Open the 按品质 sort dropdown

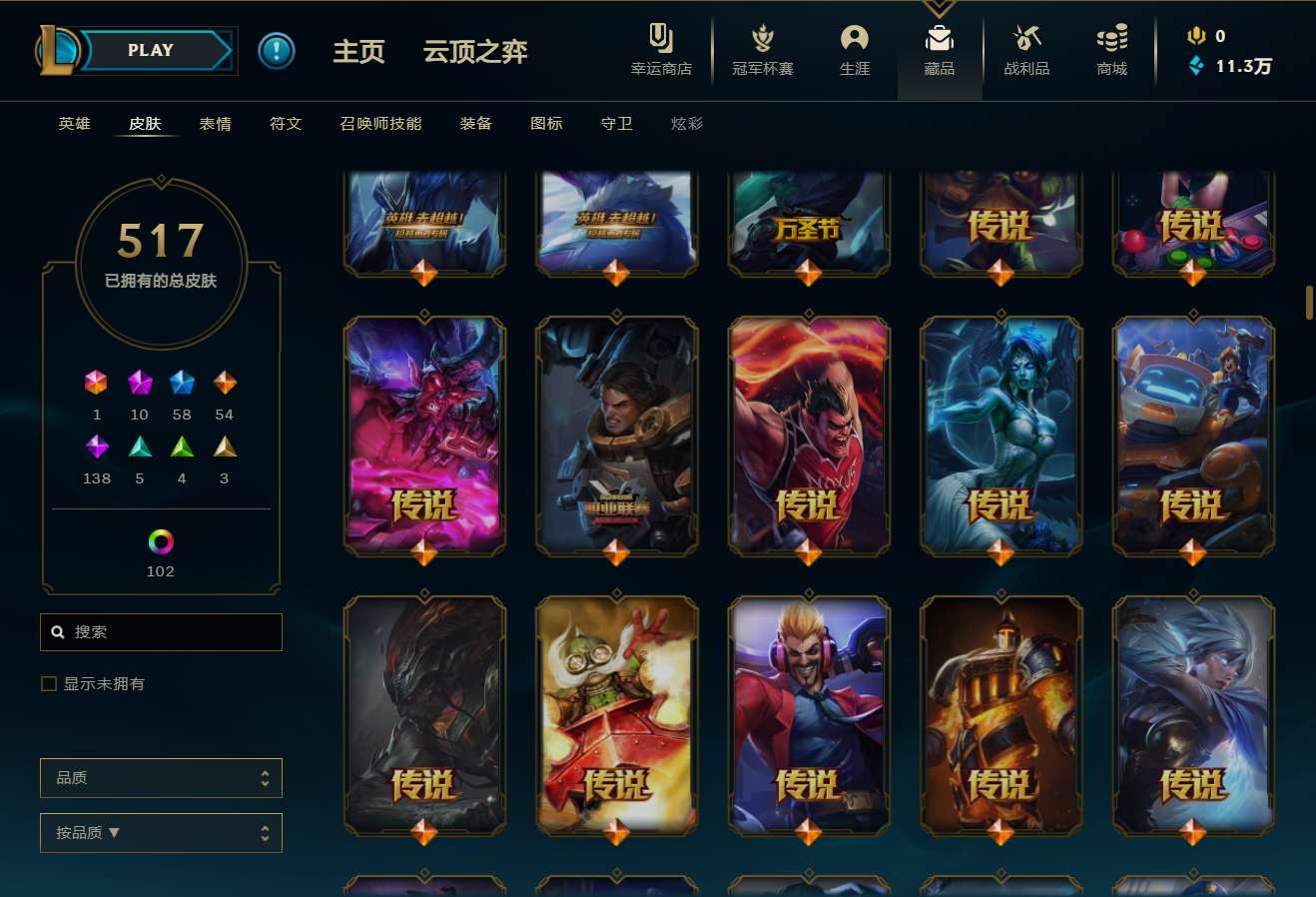pos(161,832)
